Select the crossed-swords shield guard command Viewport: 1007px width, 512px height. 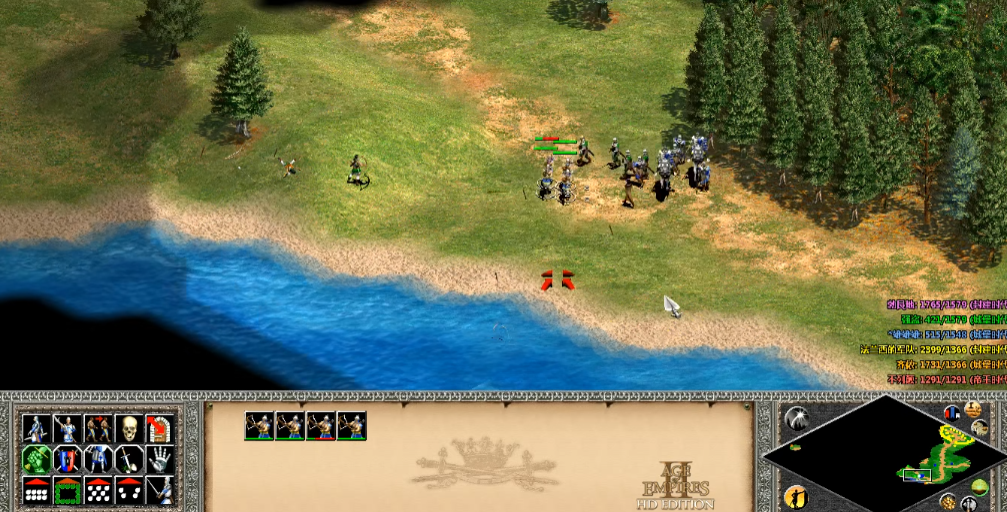pos(67,459)
